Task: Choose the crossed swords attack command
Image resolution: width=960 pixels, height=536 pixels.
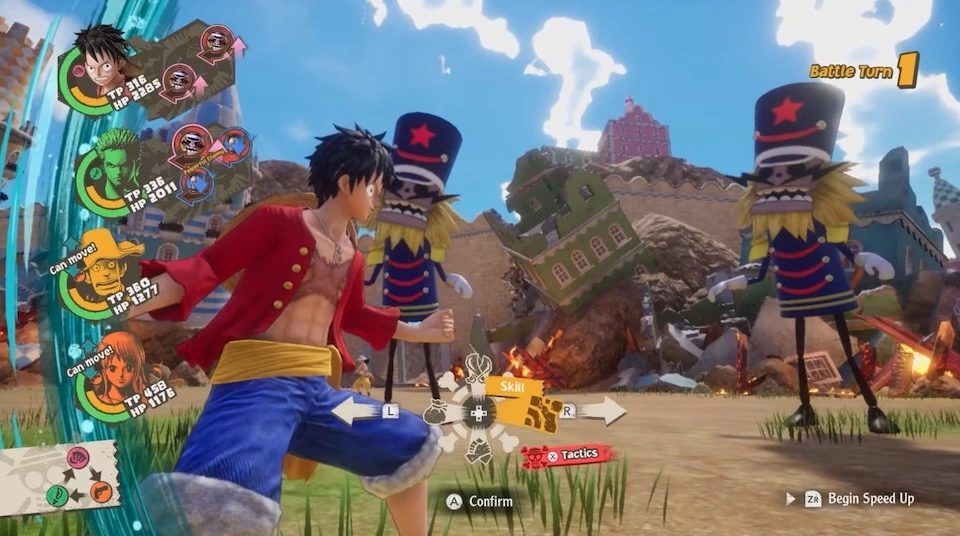Action: tap(478, 368)
